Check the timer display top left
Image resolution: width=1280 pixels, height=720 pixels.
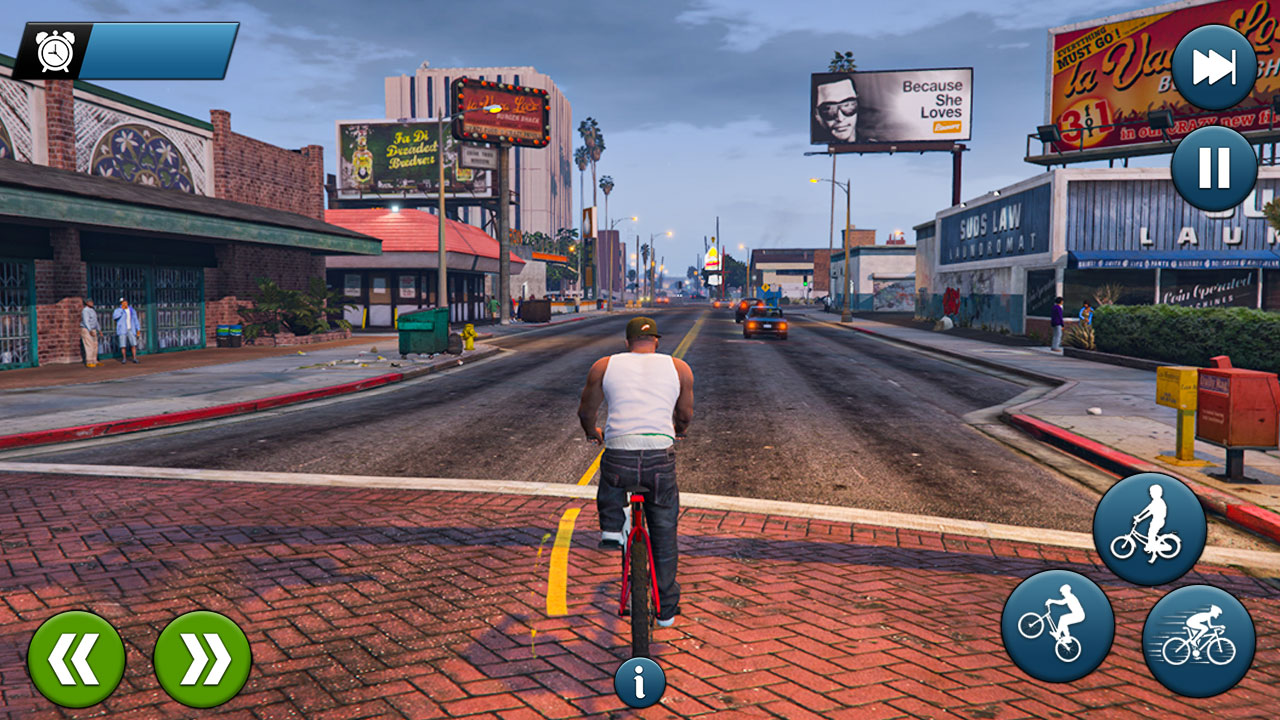point(51,49)
